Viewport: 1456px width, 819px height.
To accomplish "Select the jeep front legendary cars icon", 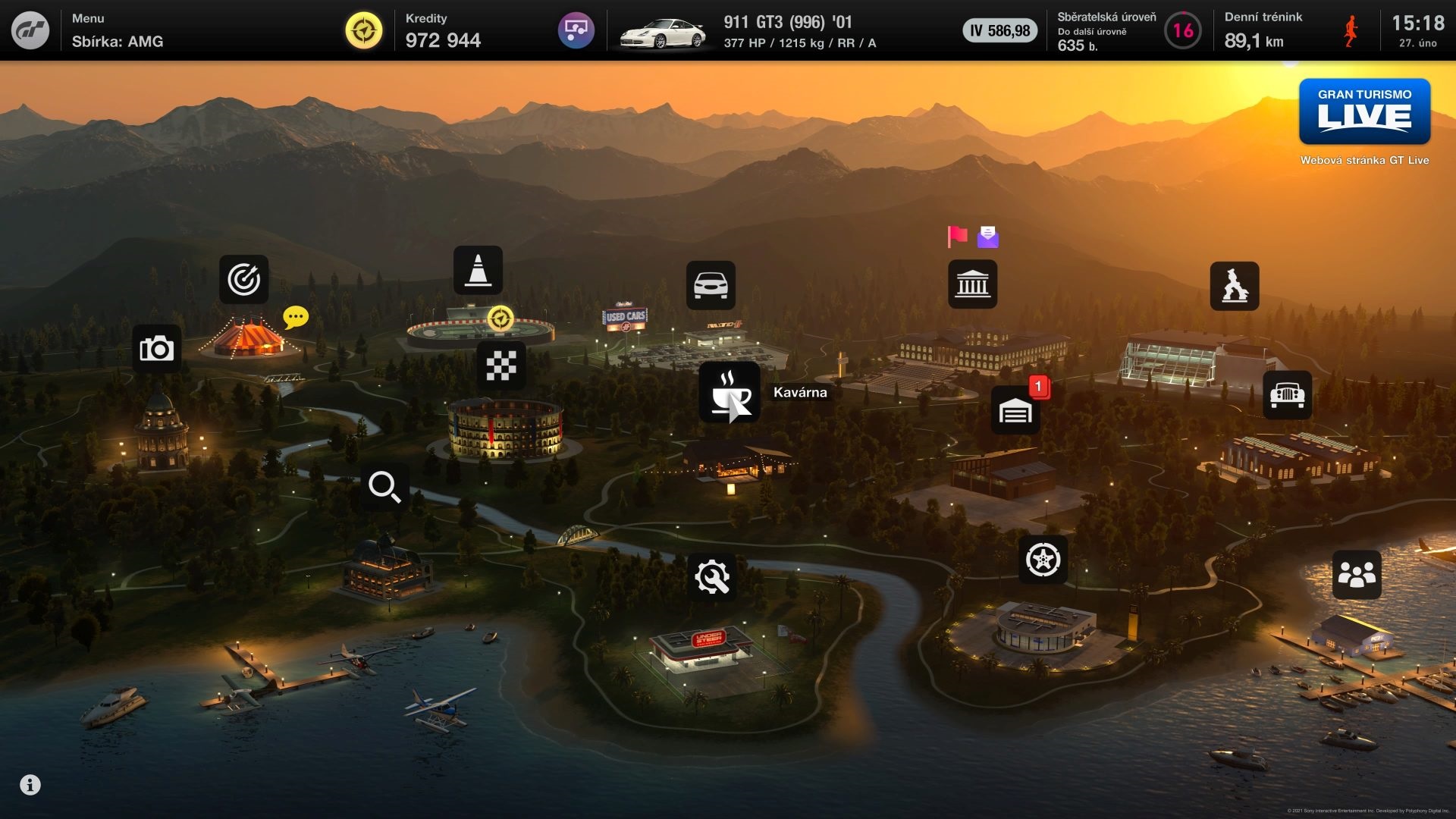I will coord(1287,394).
